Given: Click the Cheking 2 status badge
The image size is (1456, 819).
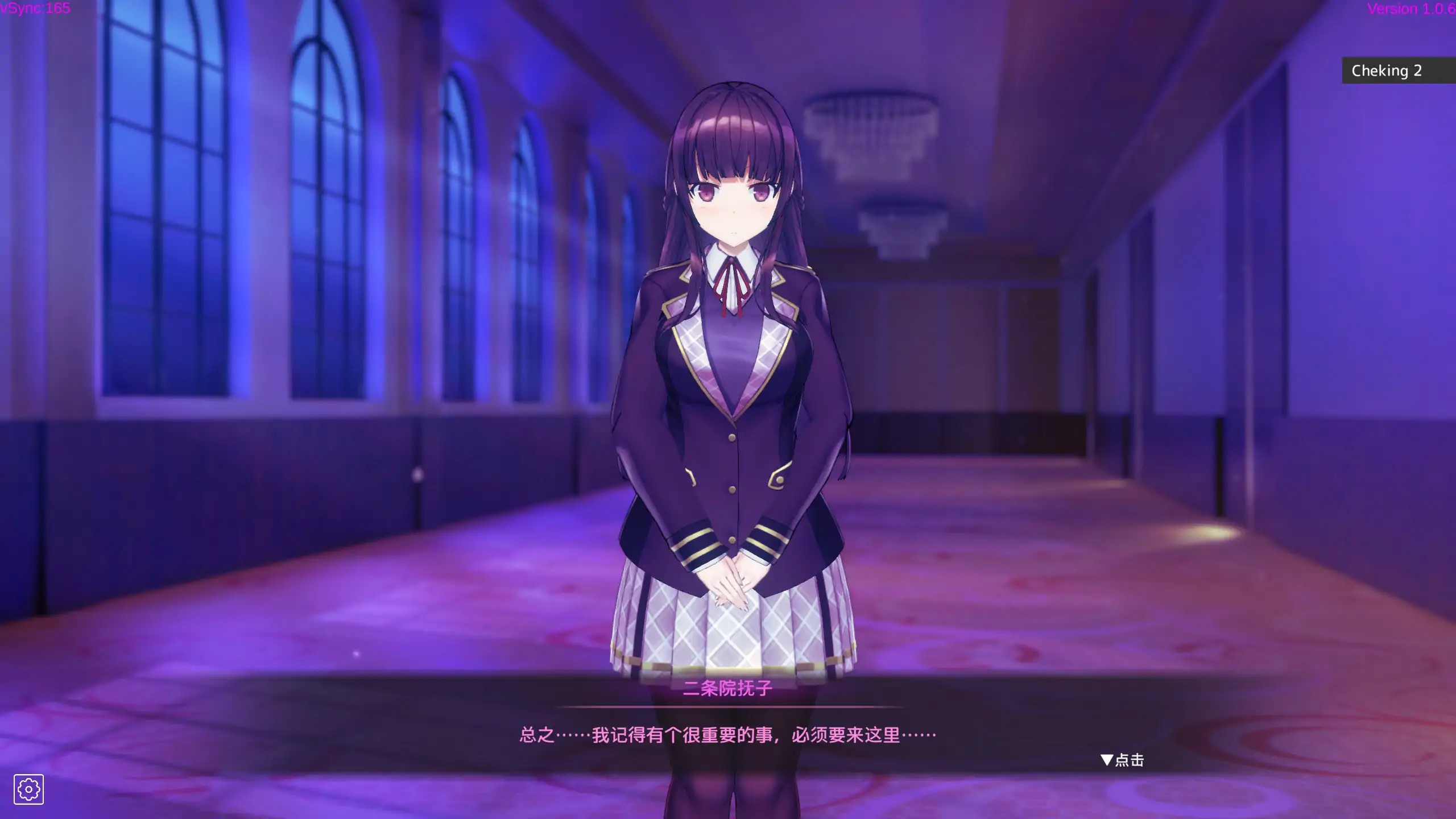Looking at the screenshot, I should [x=1387, y=71].
